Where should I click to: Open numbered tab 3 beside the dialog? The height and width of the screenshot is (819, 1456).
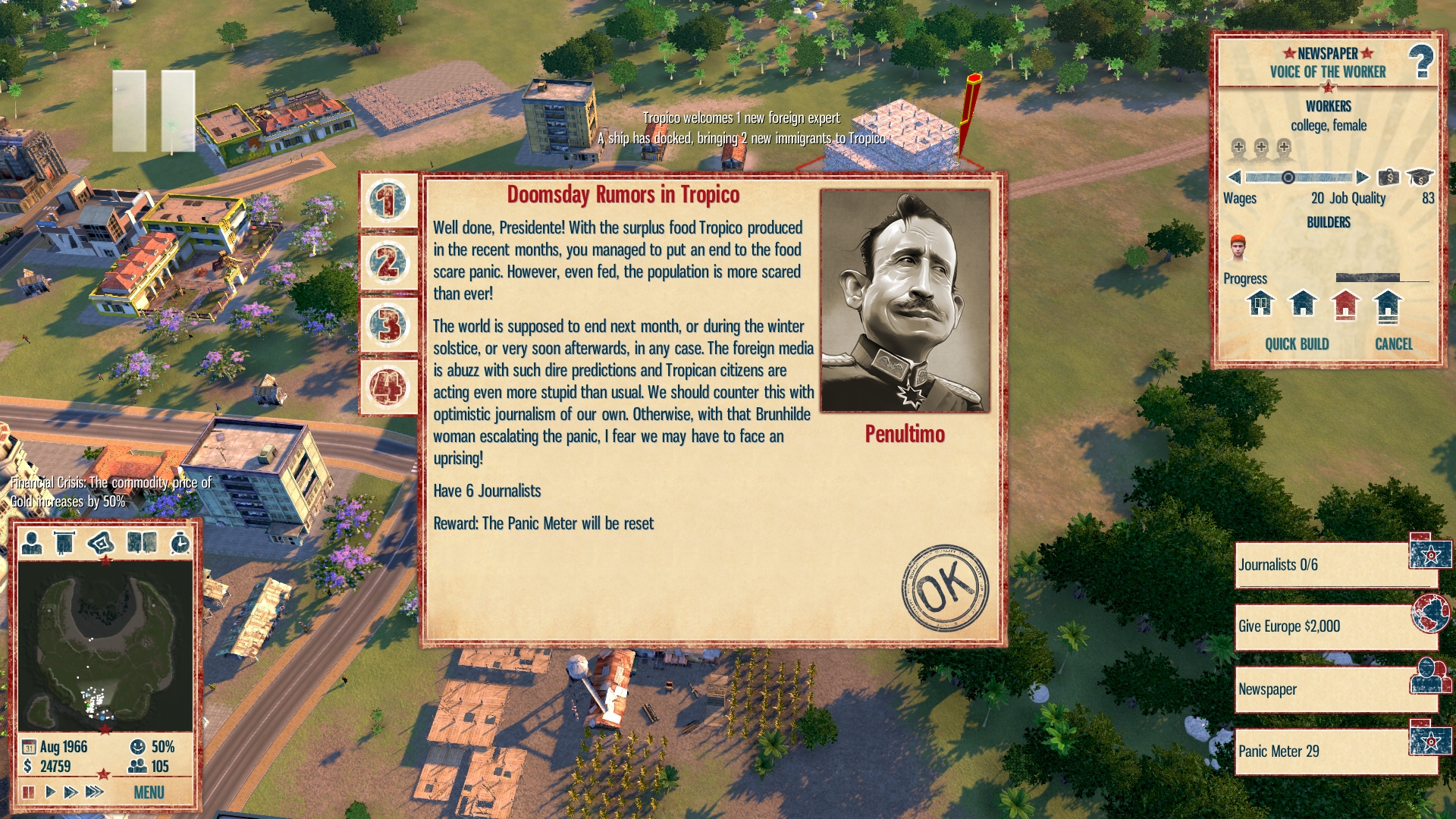(x=388, y=325)
